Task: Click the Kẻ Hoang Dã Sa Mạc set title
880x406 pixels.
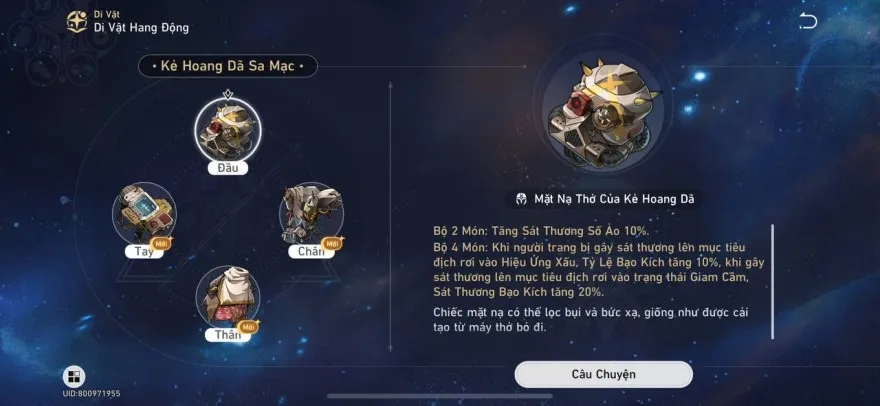Action: [x=227, y=67]
